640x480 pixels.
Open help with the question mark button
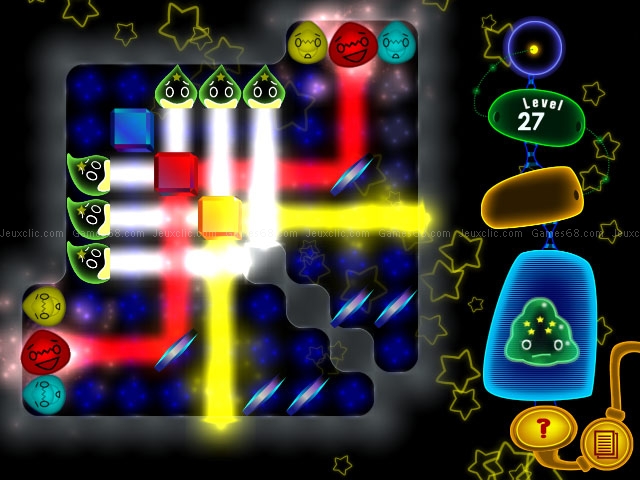tap(543, 430)
